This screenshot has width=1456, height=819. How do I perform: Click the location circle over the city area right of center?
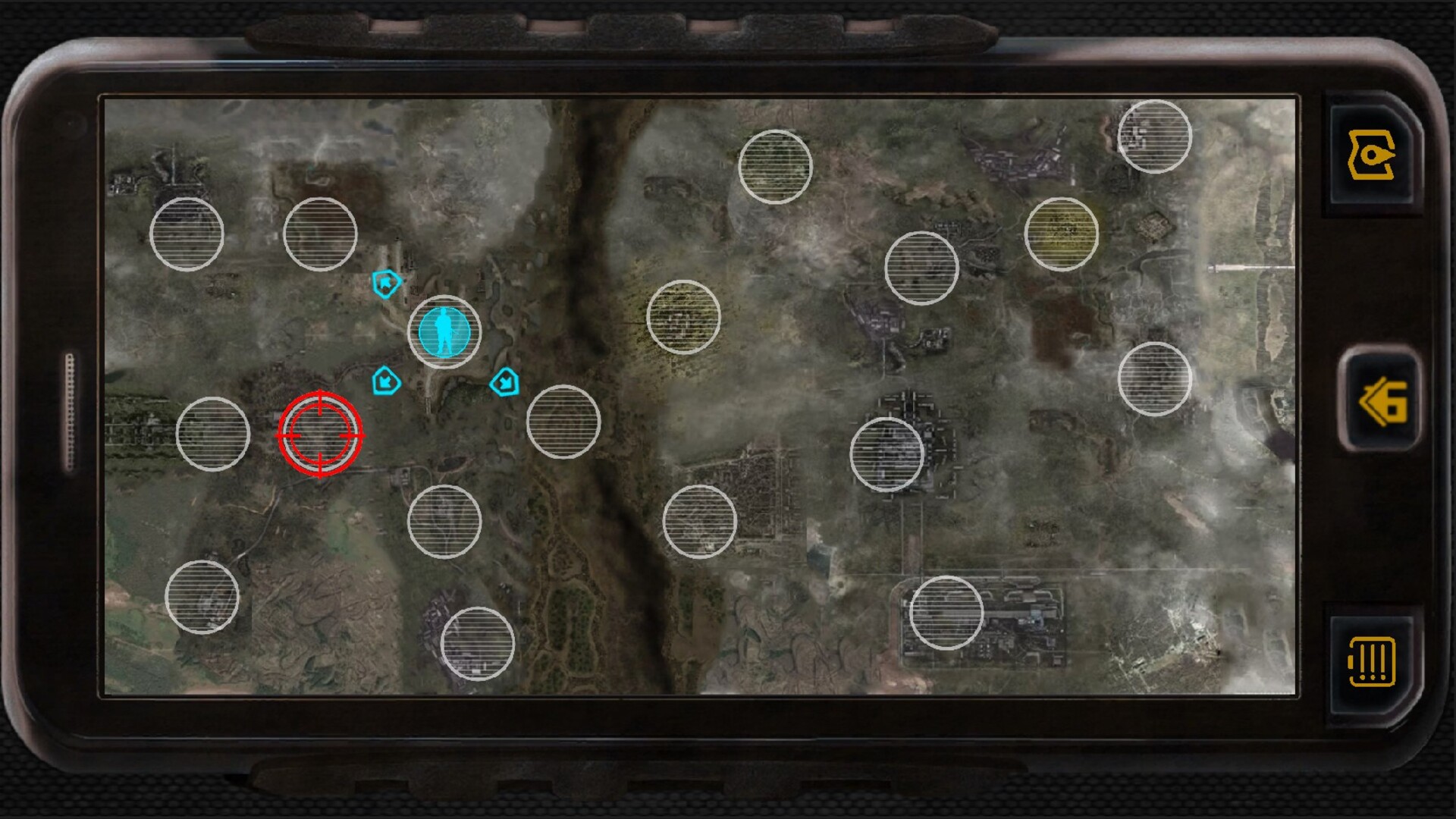886,455
